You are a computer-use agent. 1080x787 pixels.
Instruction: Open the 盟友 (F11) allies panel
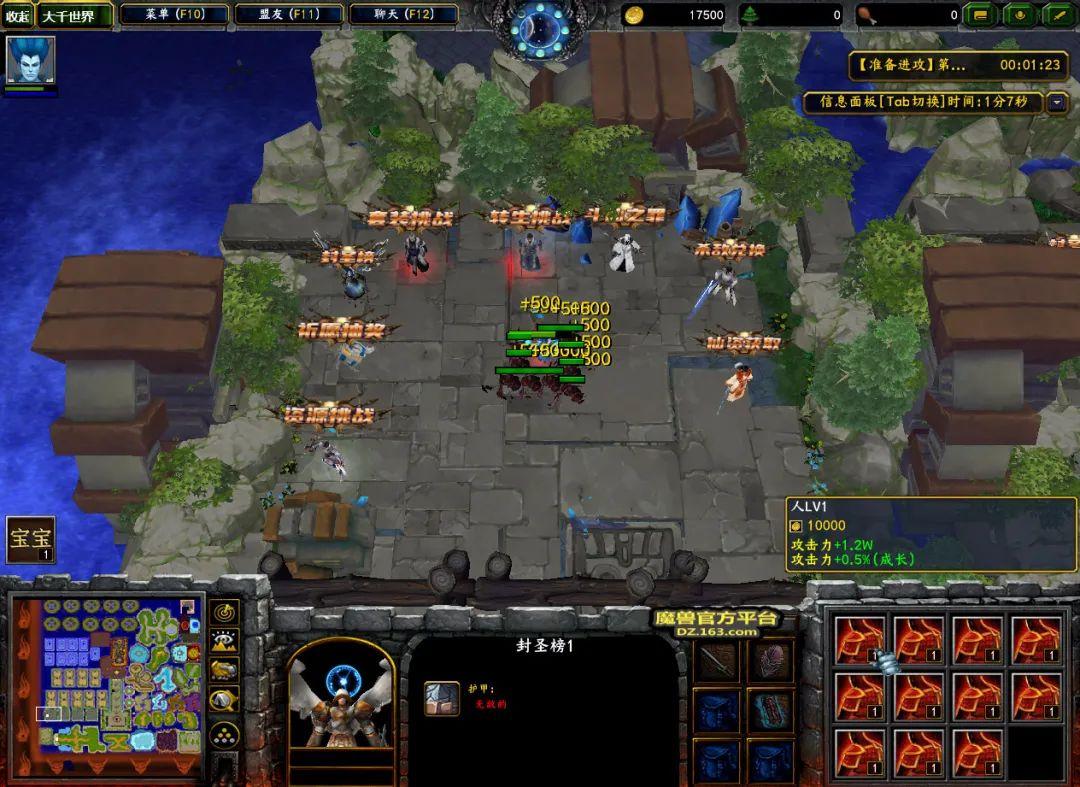(x=289, y=15)
